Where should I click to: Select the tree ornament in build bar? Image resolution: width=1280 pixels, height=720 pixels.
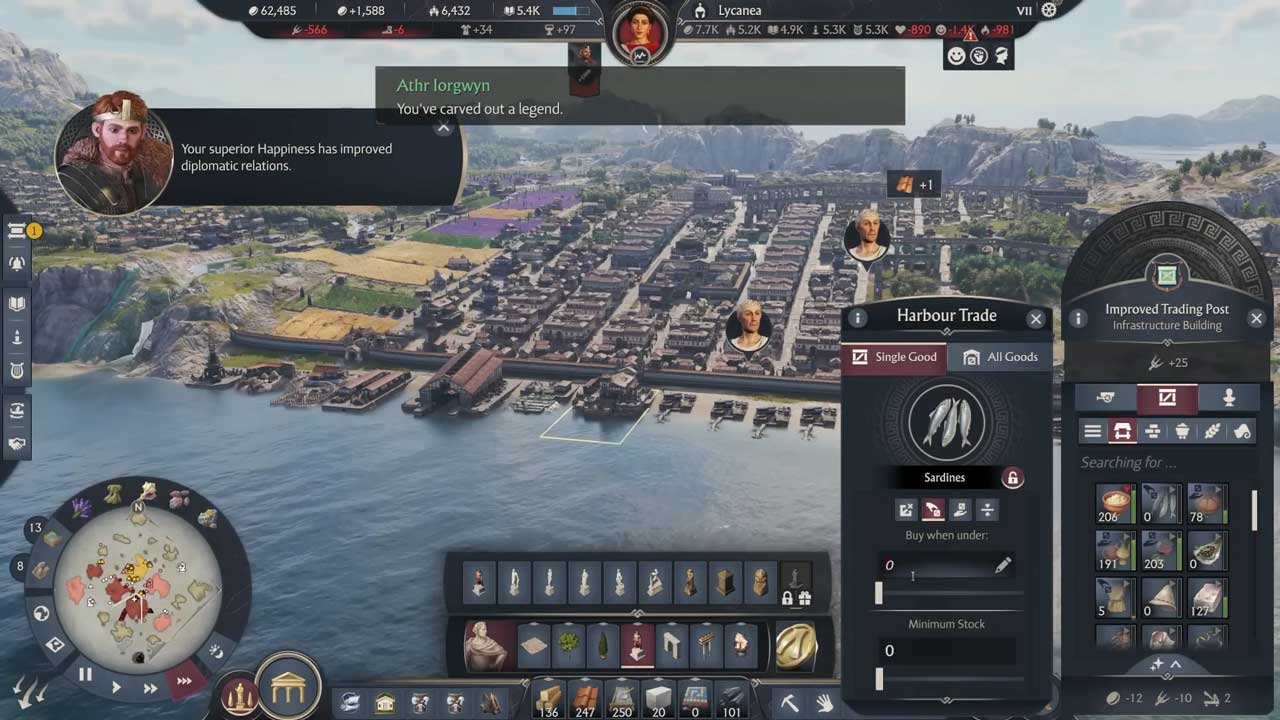[568, 645]
